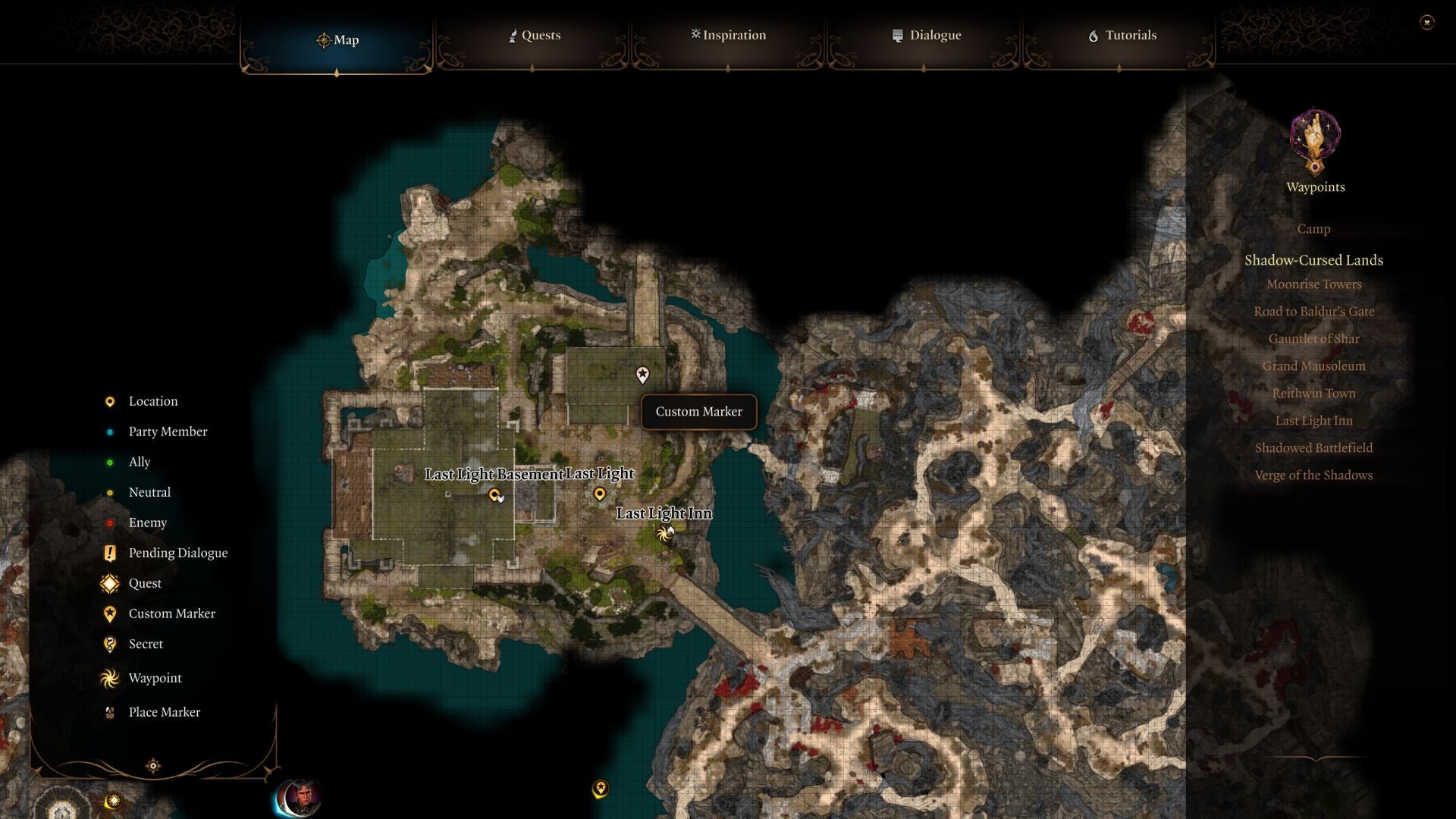1456x819 pixels.
Task: Toggle the Enemy marker filter
Action: (109, 522)
